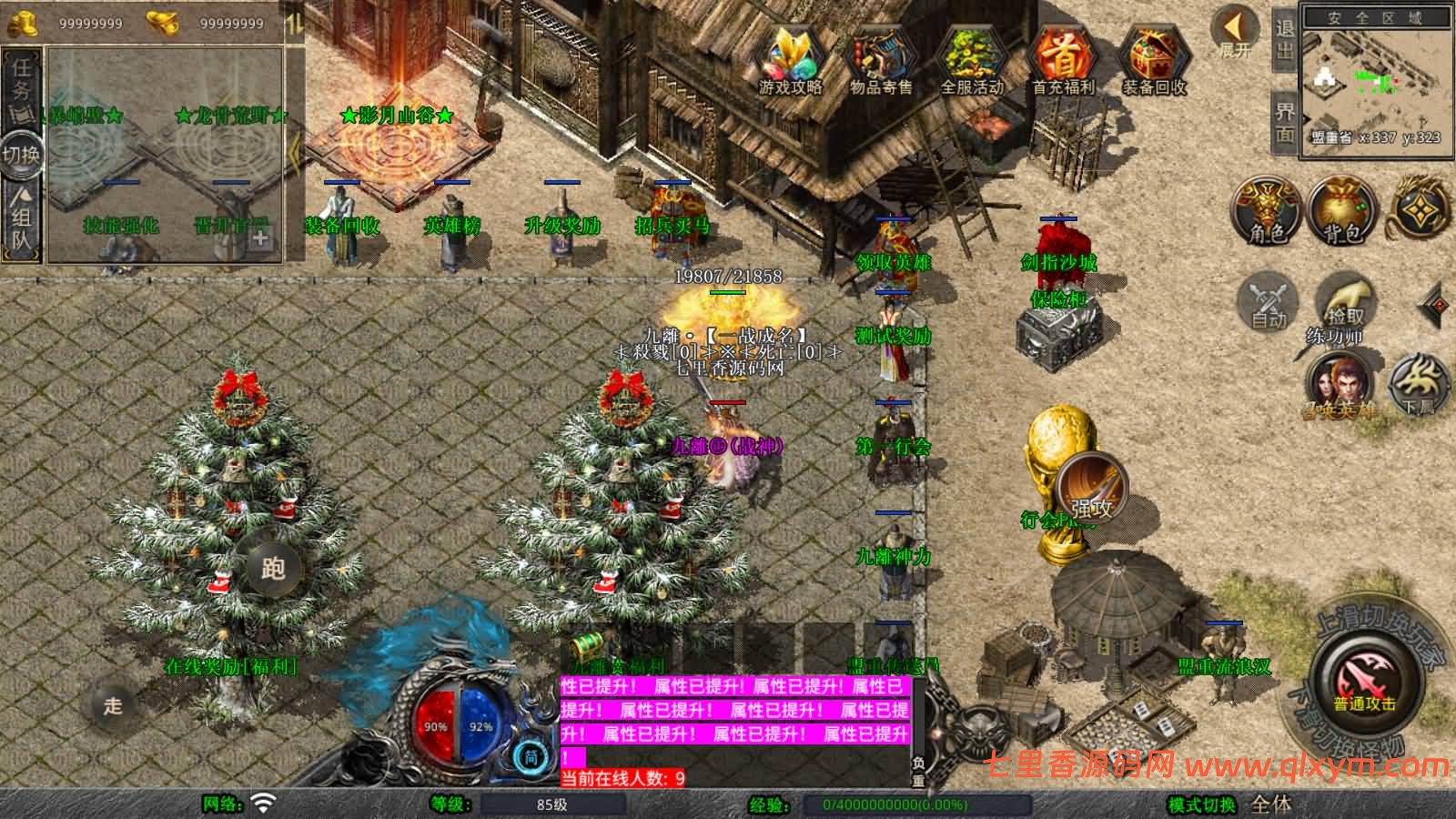
Task: Trigger the 普通攻击 normal attack button
Action: [1364, 682]
